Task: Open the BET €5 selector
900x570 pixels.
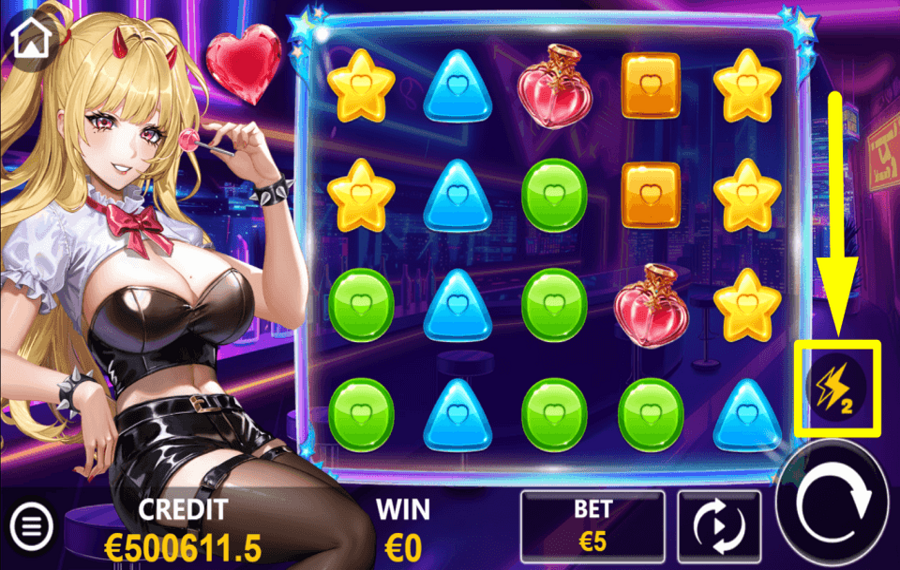Action: coord(592,524)
